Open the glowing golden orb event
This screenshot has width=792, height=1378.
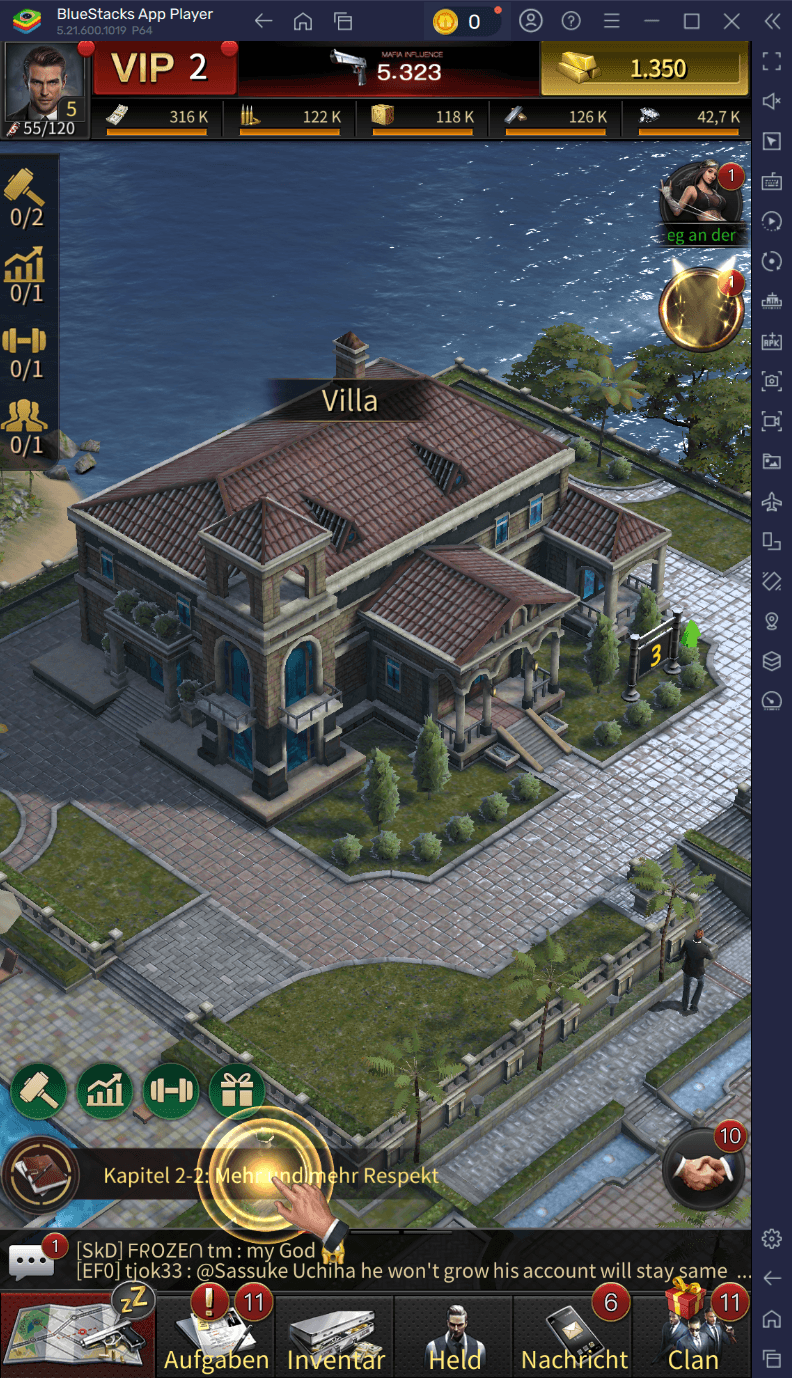pyautogui.click(x=702, y=310)
